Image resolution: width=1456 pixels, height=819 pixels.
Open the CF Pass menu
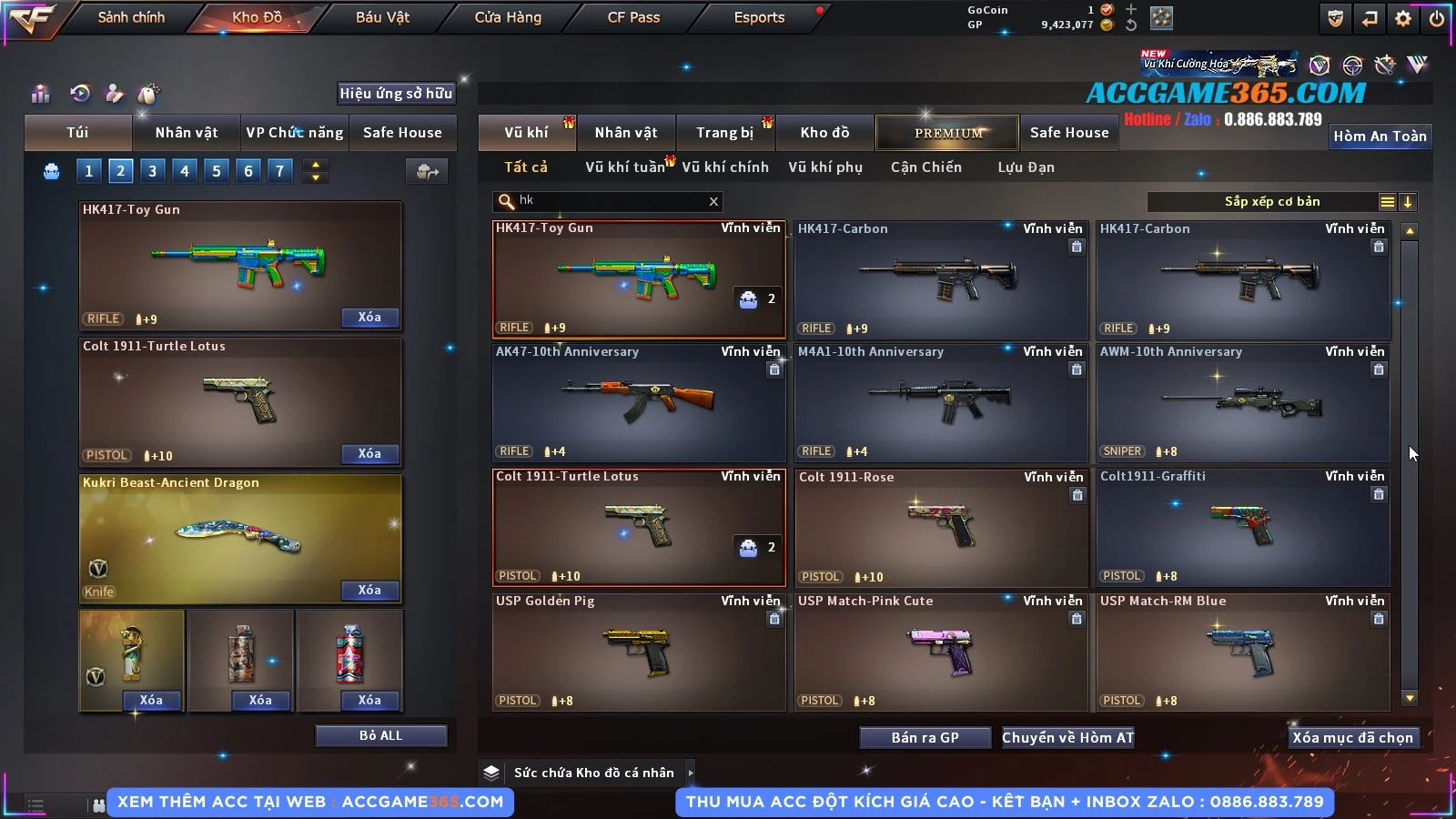click(x=633, y=17)
